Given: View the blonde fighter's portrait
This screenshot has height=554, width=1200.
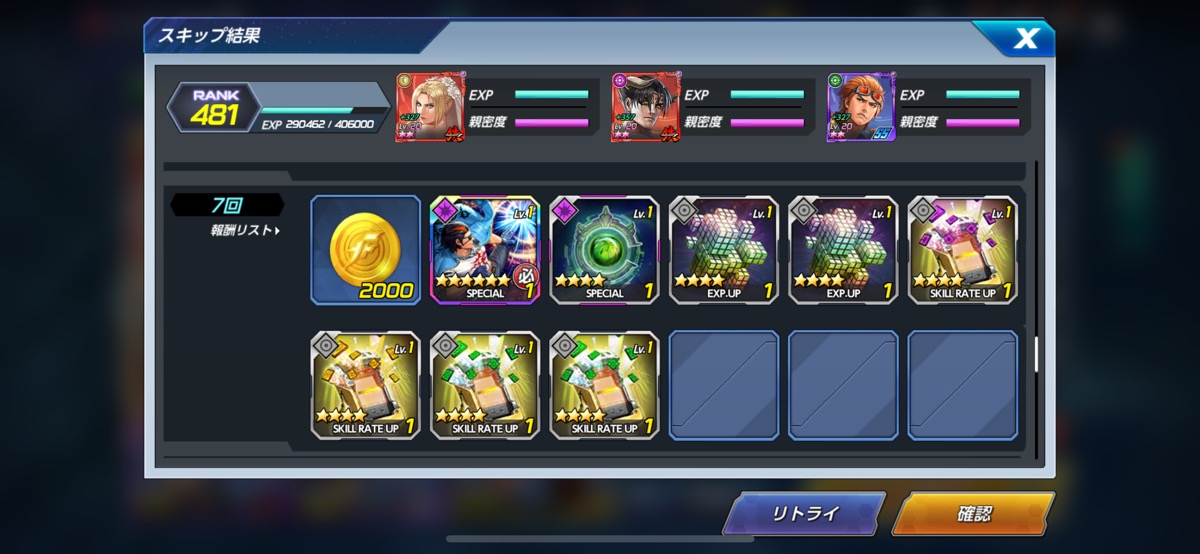Looking at the screenshot, I should (x=430, y=107).
